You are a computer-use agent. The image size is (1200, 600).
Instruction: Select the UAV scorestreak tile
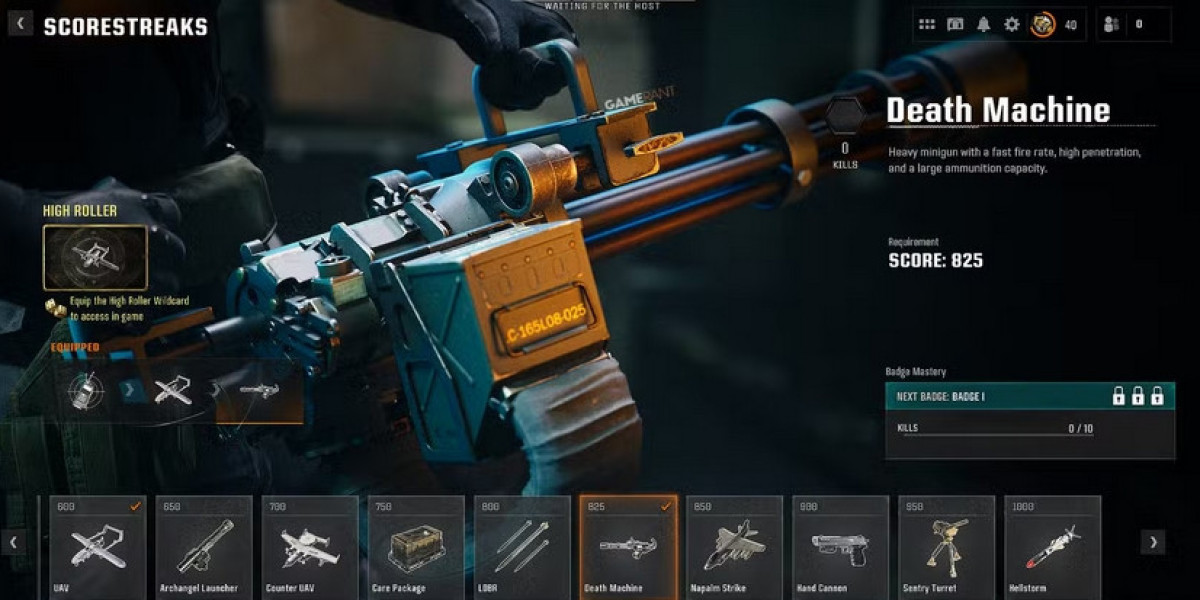click(98, 547)
